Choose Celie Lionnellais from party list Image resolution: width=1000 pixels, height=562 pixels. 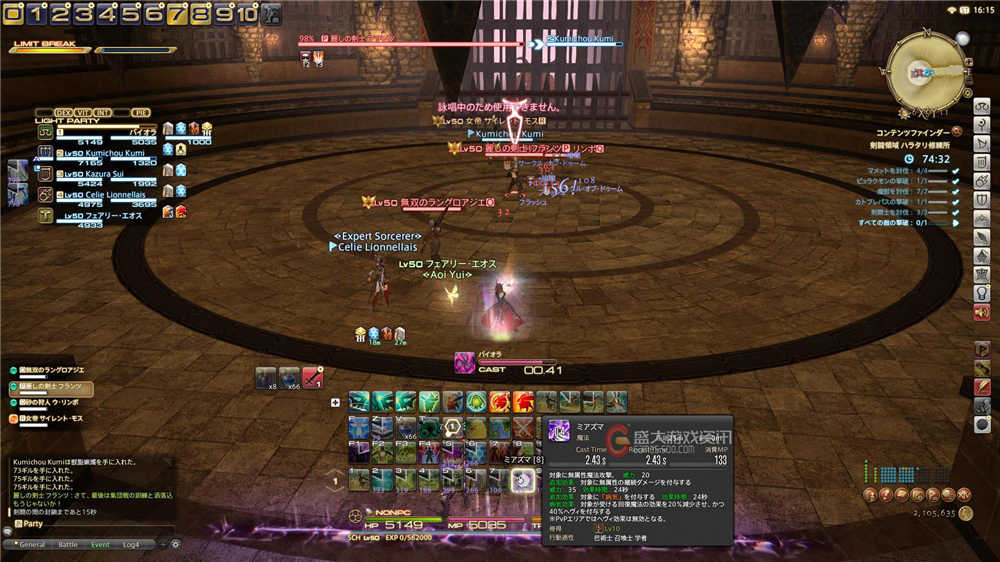(105, 194)
